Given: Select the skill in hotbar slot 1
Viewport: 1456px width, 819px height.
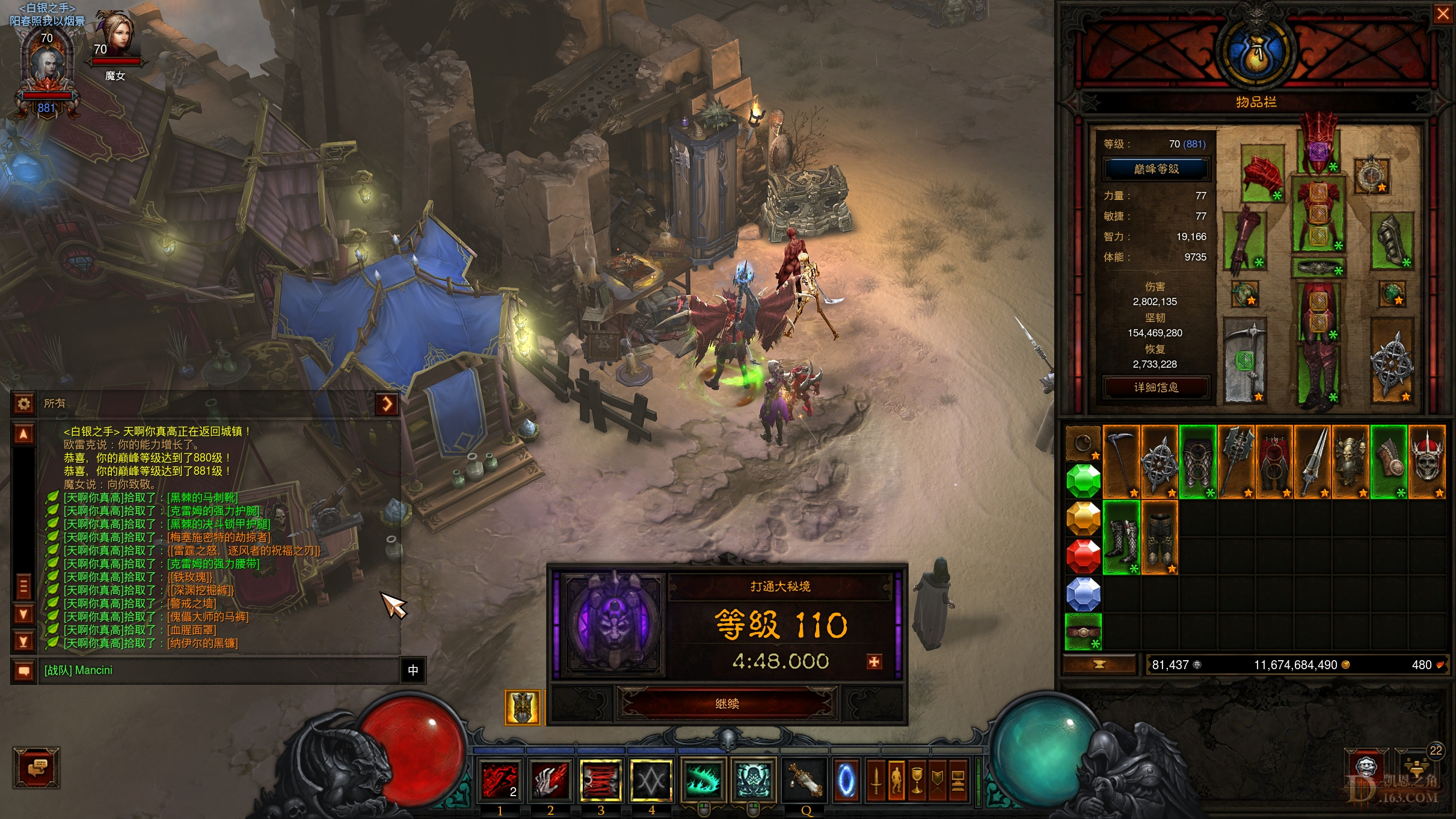Looking at the screenshot, I should [x=499, y=781].
